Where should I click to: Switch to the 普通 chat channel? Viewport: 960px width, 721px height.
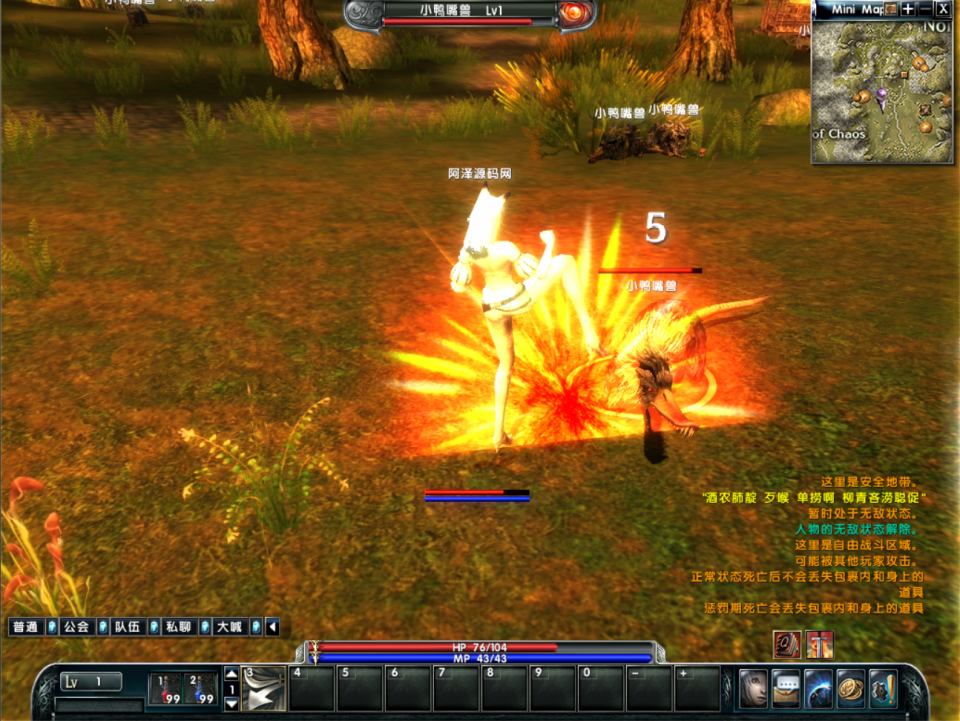coord(24,627)
